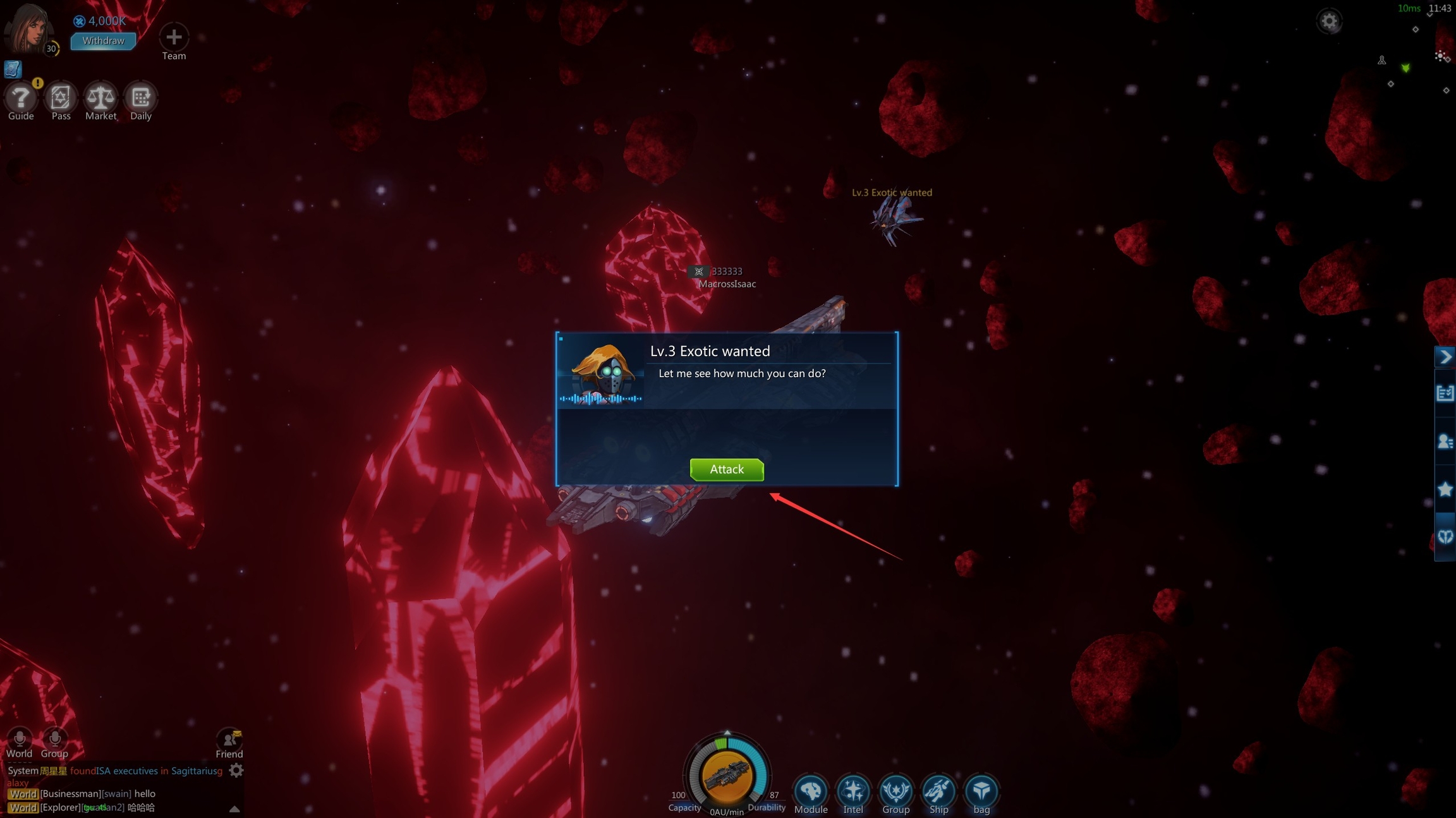
Task: Open the Intel panel
Action: click(853, 791)
